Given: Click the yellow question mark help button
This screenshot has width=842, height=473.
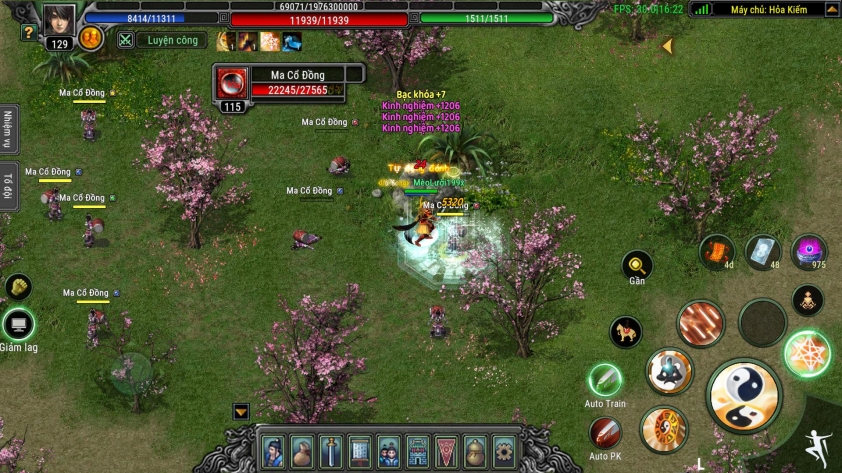Looking at the screenshot, I should click(x=28, y=32).
